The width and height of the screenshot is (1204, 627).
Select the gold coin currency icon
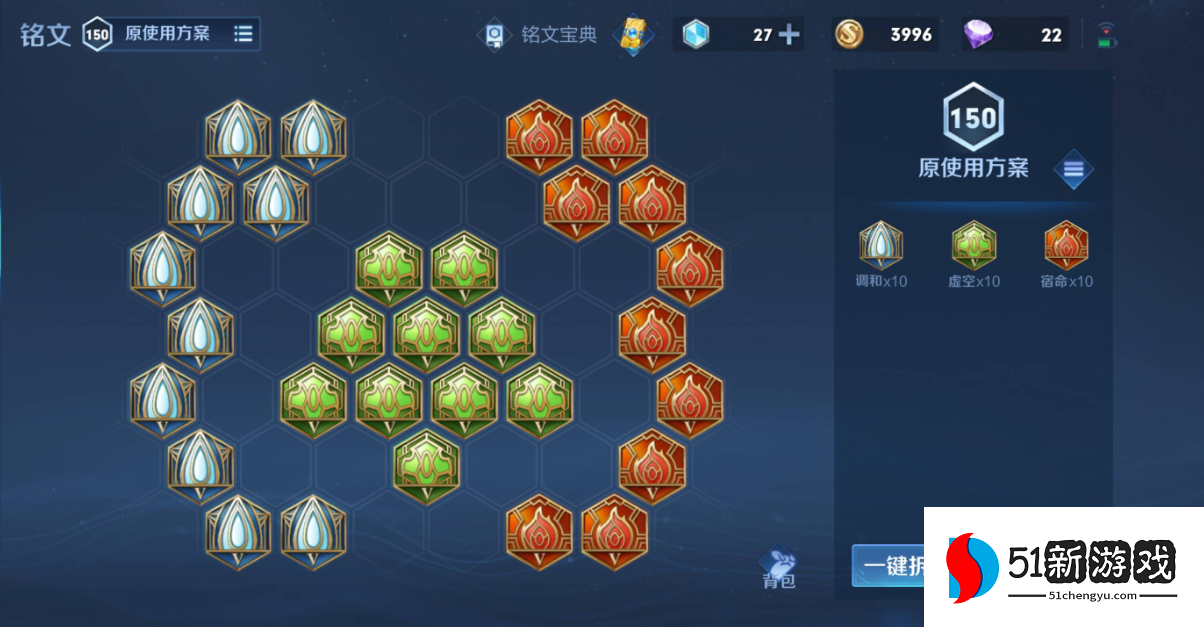tap(850, 35)
